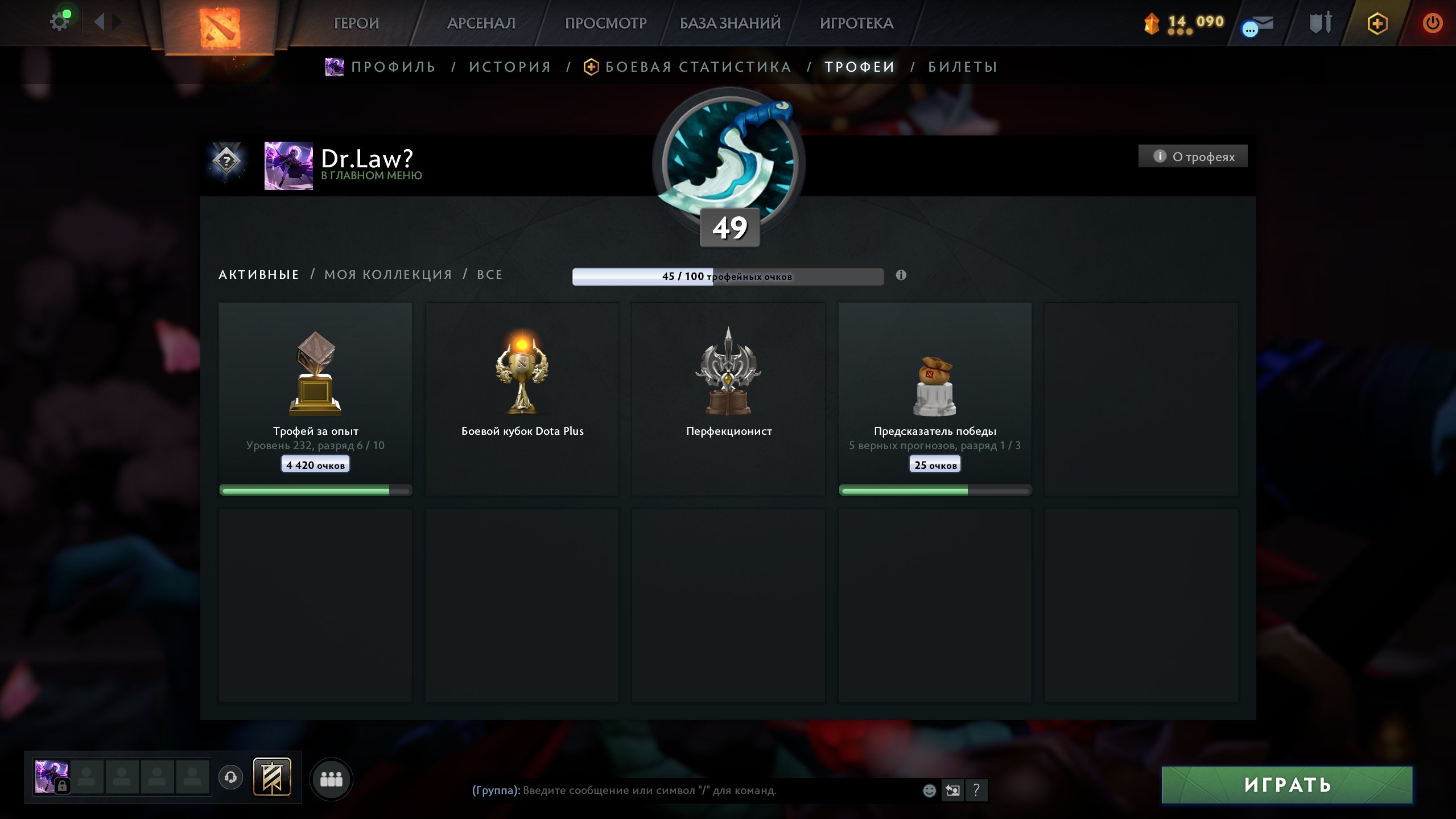Open the БОЕВАЯ СТАТИСТИКА section
Screen dimensions: 1456x819
coord(697,66)
